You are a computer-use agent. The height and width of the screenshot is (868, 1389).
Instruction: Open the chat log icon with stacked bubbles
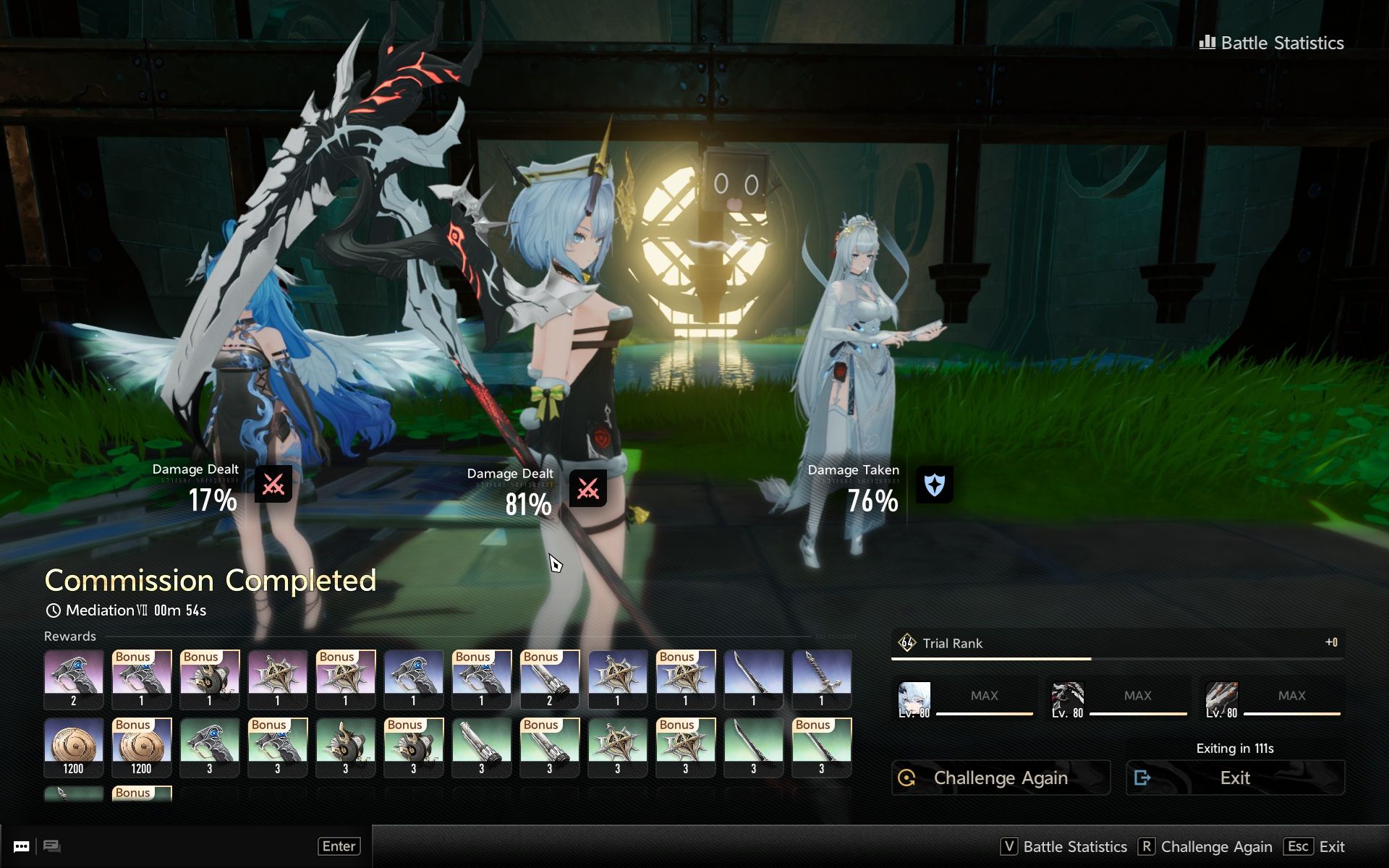[x=52, y=846]
